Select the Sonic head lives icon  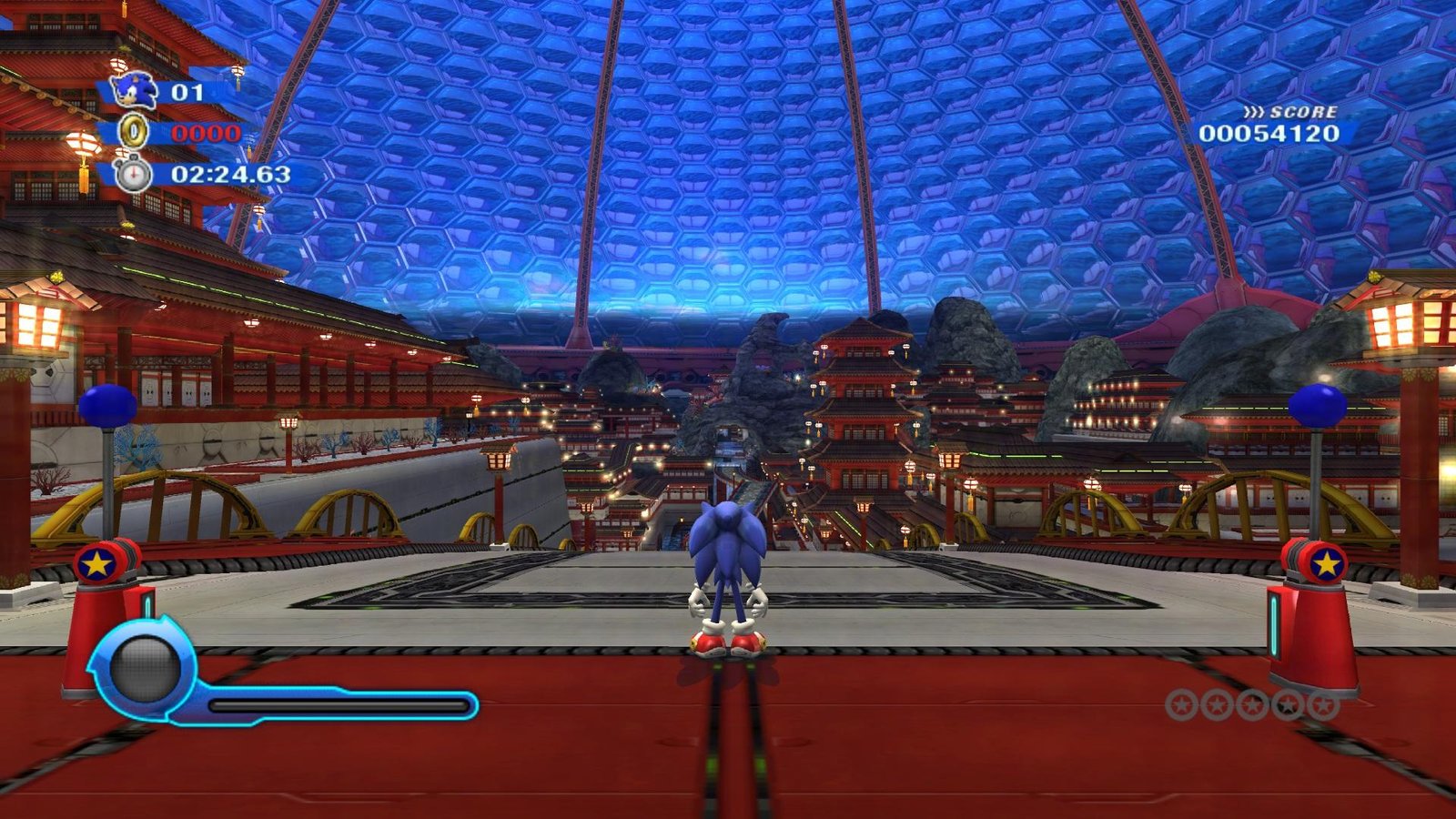(x=135, y=91)
